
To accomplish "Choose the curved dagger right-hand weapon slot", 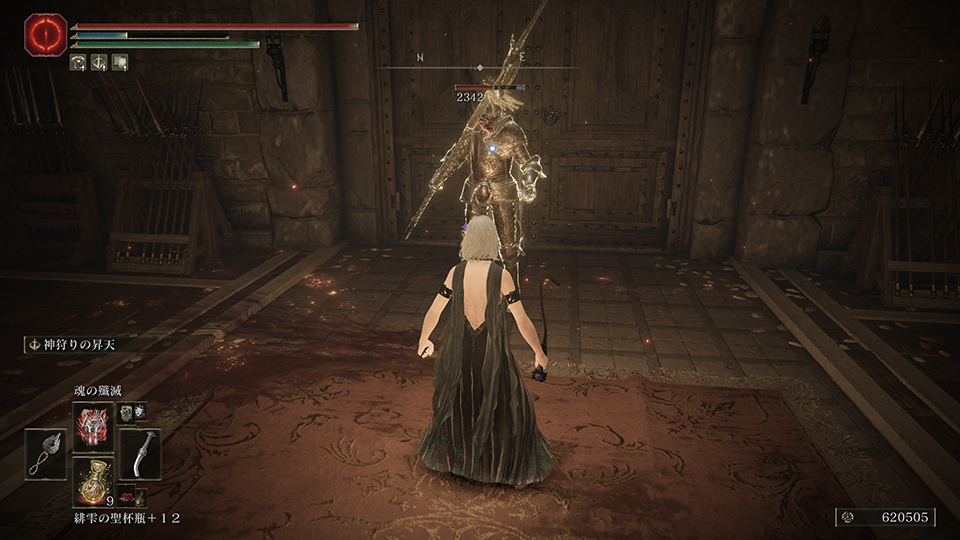I will pyautogui.click(x=140, y=453).
